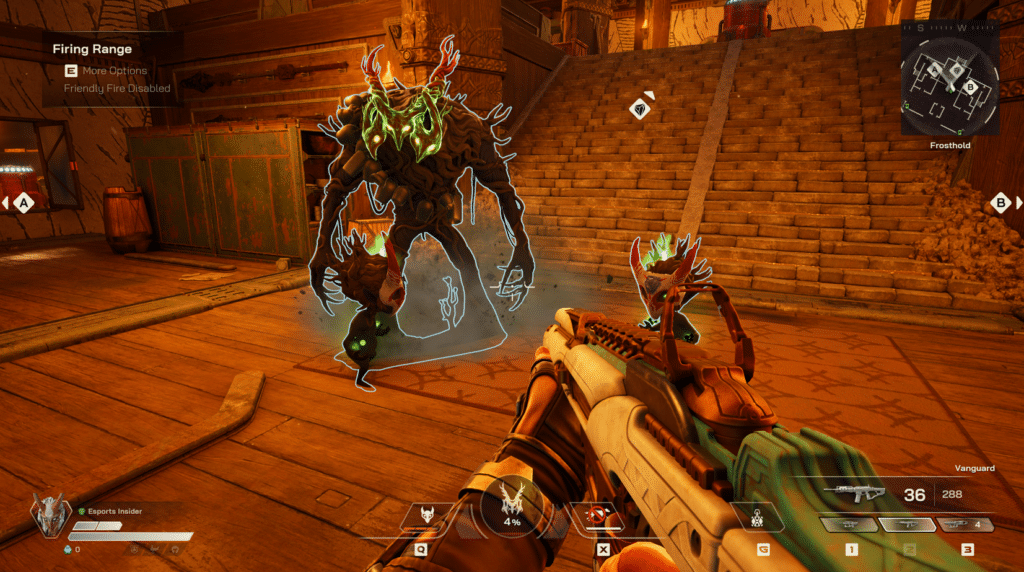The height and width of the screenshot is (572, 1024).
Task: Trigger the ultimate ability at 4% charge
Action: click(512, 504)
